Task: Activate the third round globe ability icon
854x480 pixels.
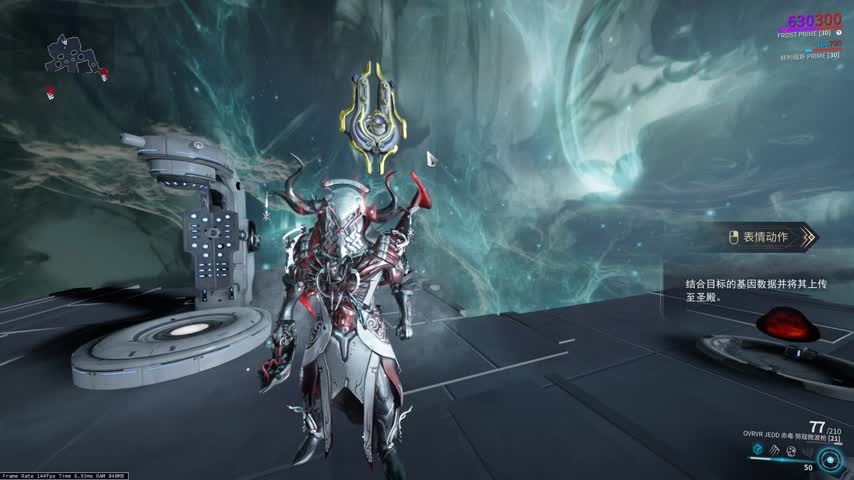Action: point(791,451)
